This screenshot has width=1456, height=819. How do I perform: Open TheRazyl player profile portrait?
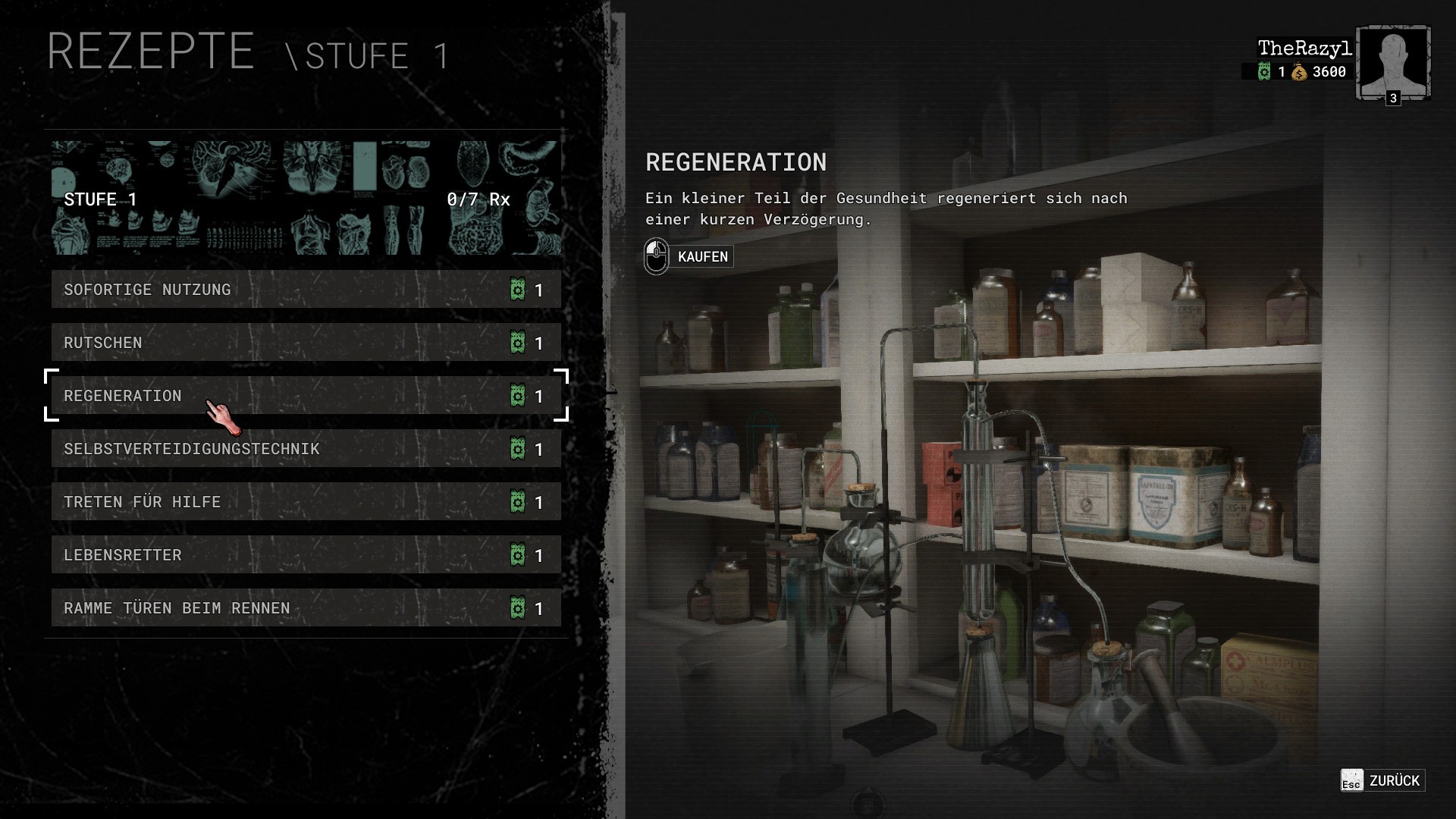1393,63
